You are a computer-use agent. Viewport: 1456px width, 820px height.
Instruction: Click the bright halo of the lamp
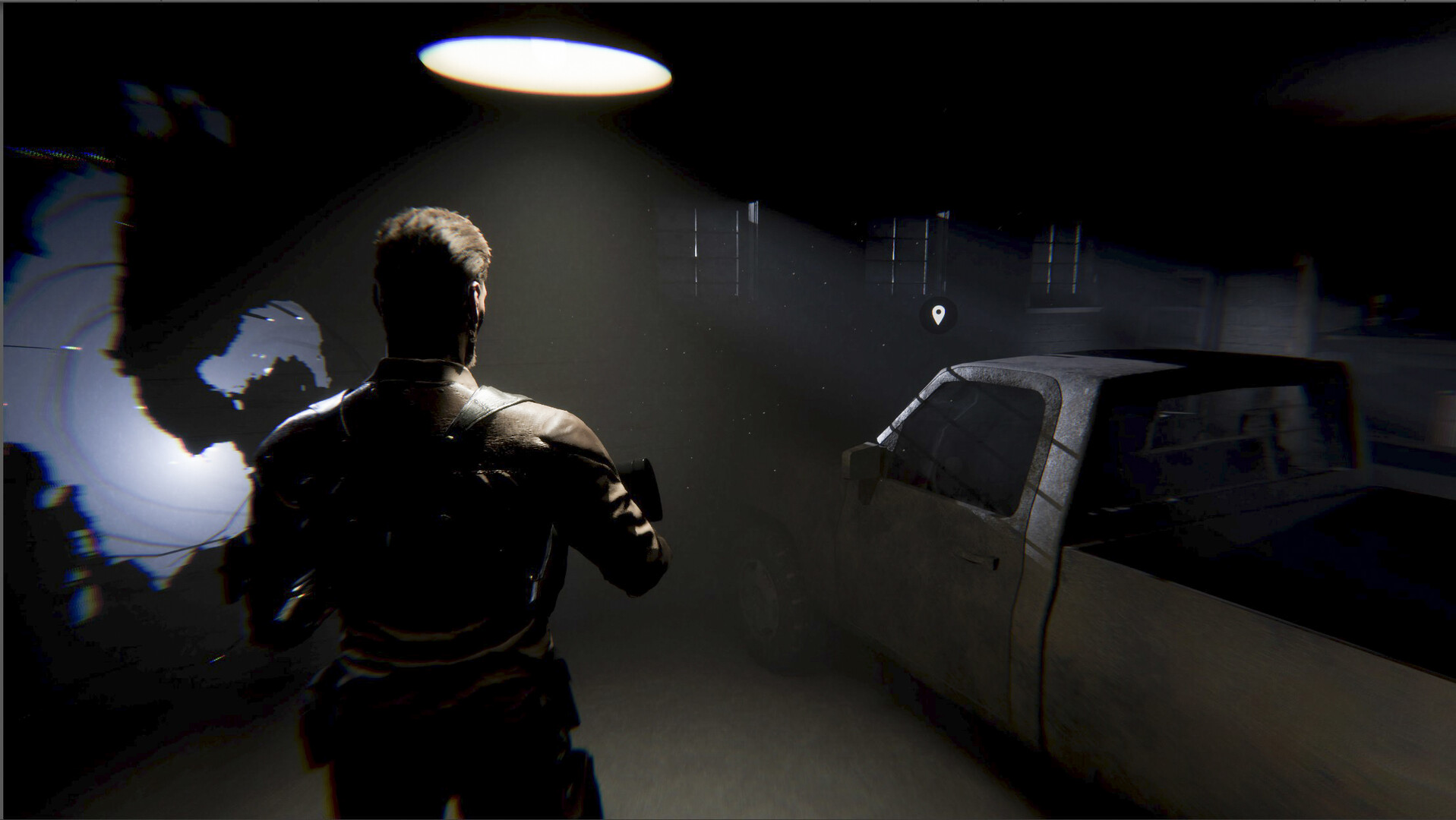click(x=543, y=61)
